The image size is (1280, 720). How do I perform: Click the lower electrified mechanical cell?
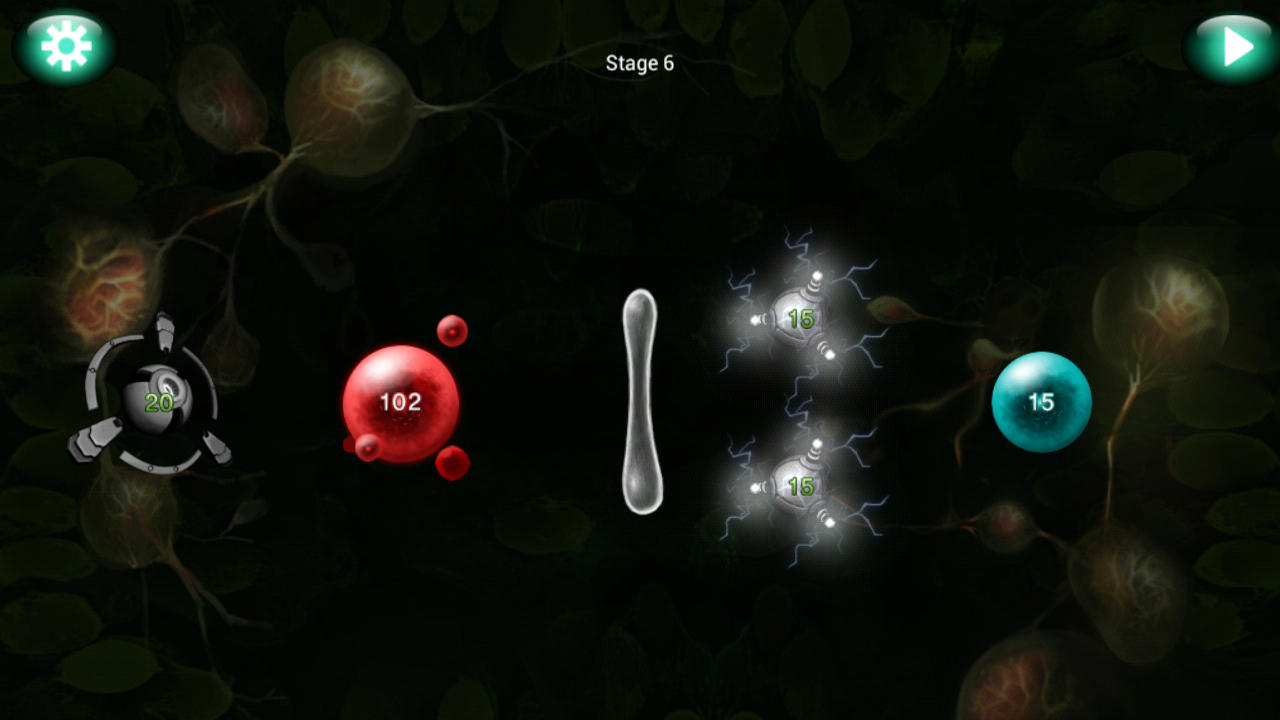pyautogui.click(x=798, y=485)
